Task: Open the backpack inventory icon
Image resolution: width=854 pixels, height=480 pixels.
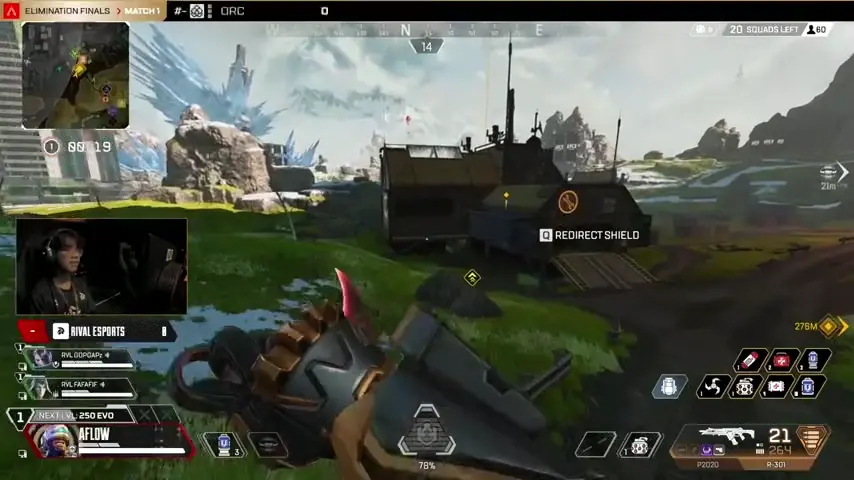Action: point(669,387)
